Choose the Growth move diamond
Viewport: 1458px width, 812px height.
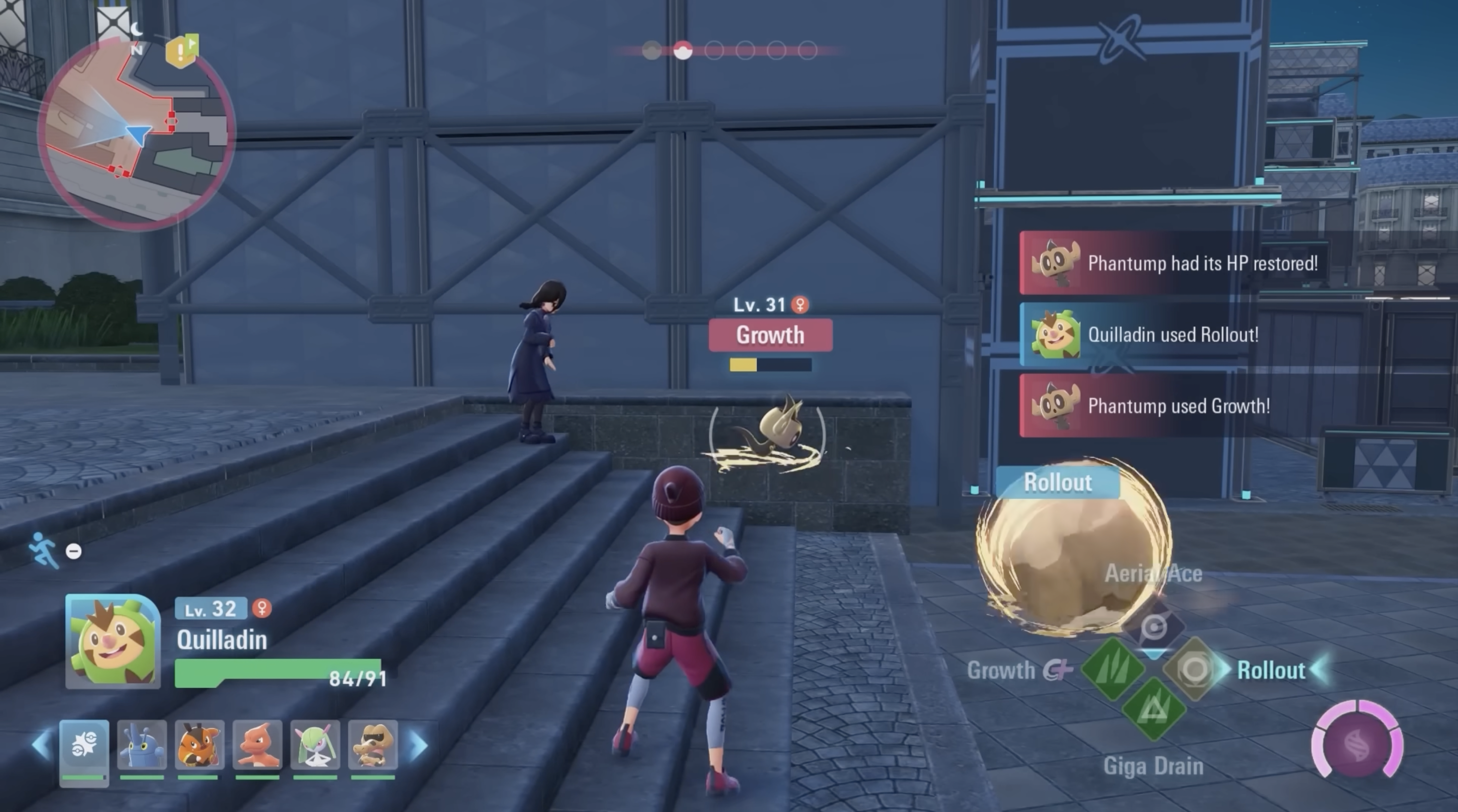coord(1113,669)
